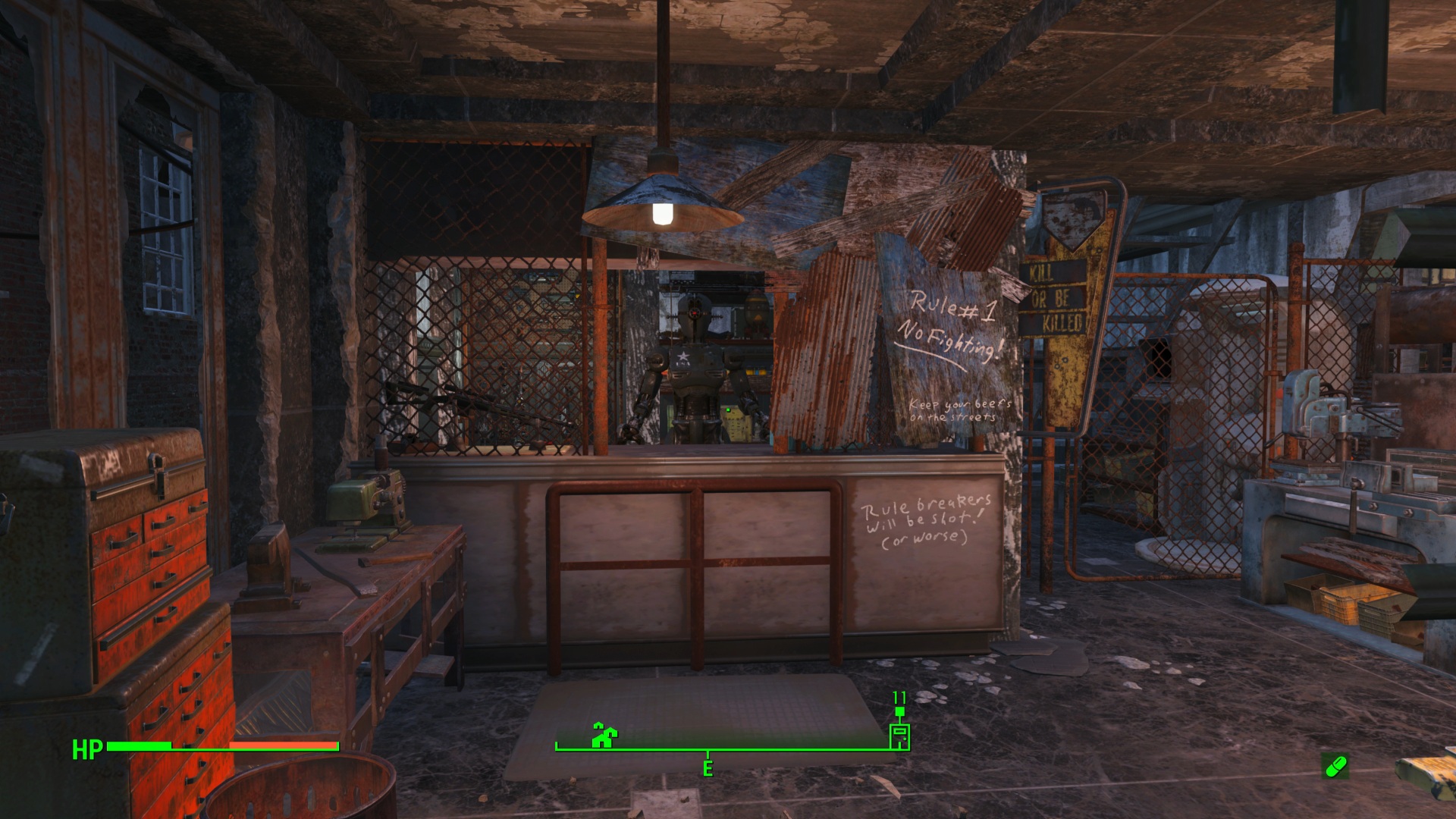Click the settlement houses marker on compass
The width and height of the screenshot is (1456, 819).
604,735
